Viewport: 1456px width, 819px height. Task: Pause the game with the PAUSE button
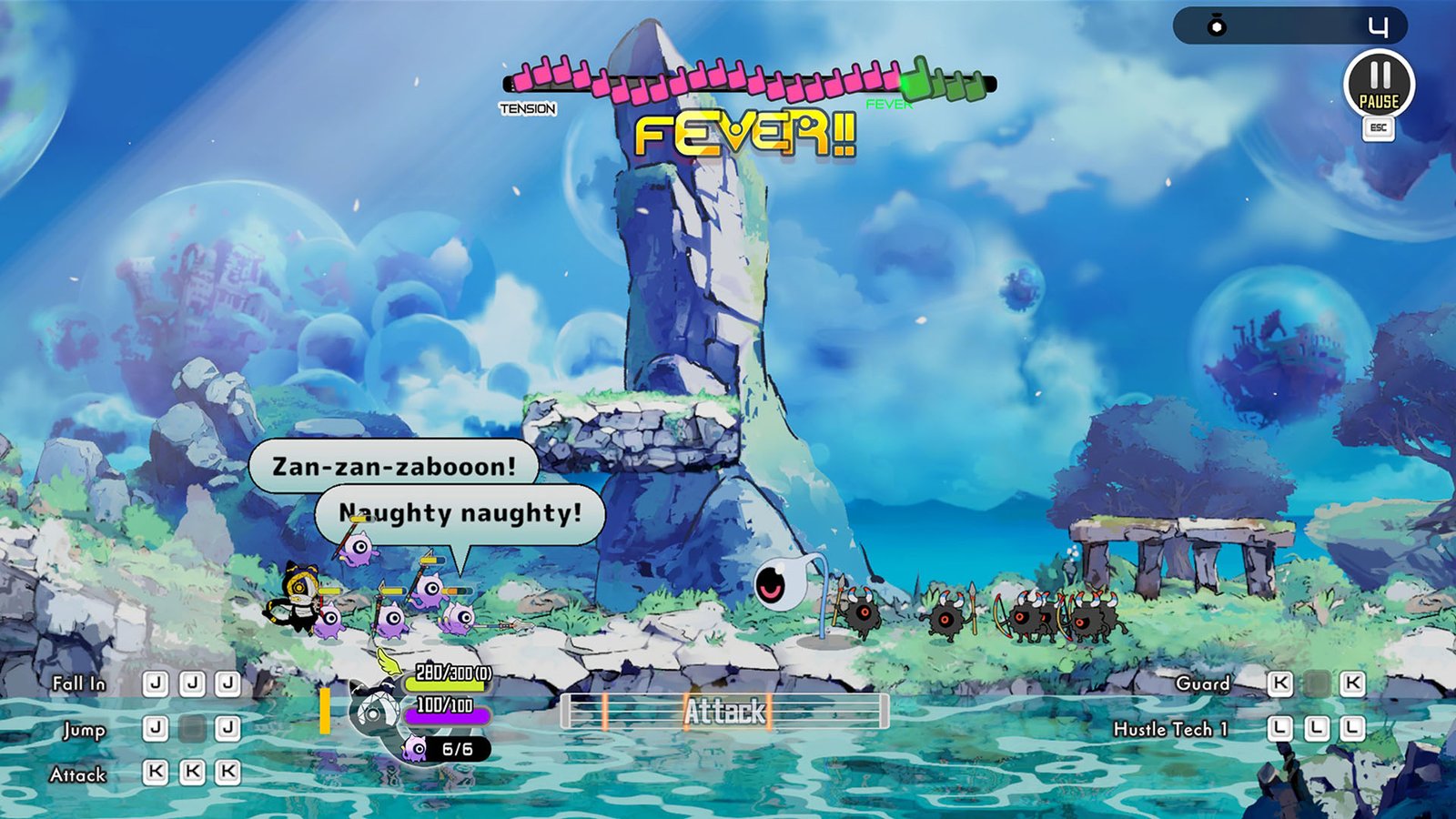pos(1379,84)
